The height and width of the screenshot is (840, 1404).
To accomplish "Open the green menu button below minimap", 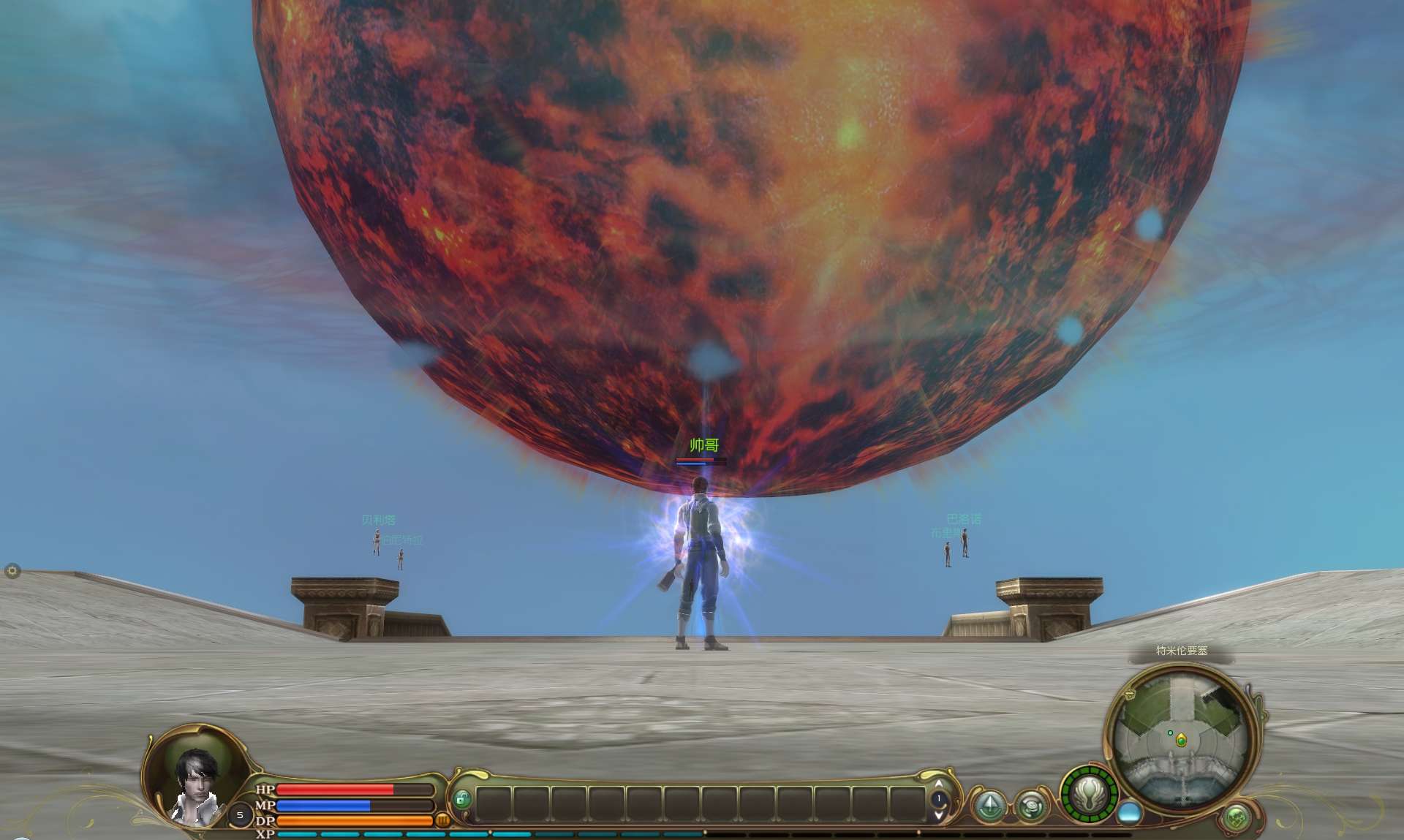I will [x=1237, y=817].
